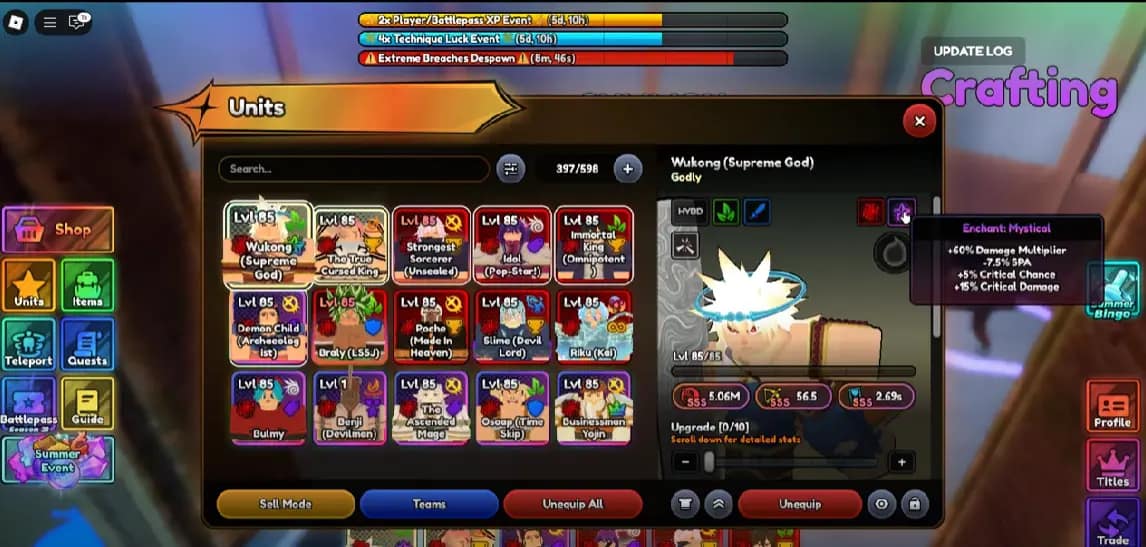Open the Shop from the side menu
1146x547 pixels.
tap(58, 230)
